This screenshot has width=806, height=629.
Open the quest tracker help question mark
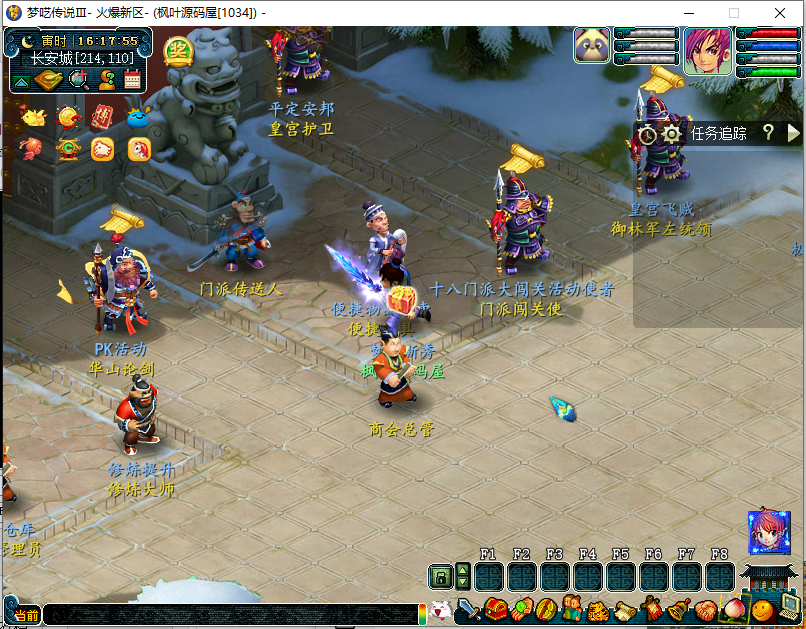[768, 133]
